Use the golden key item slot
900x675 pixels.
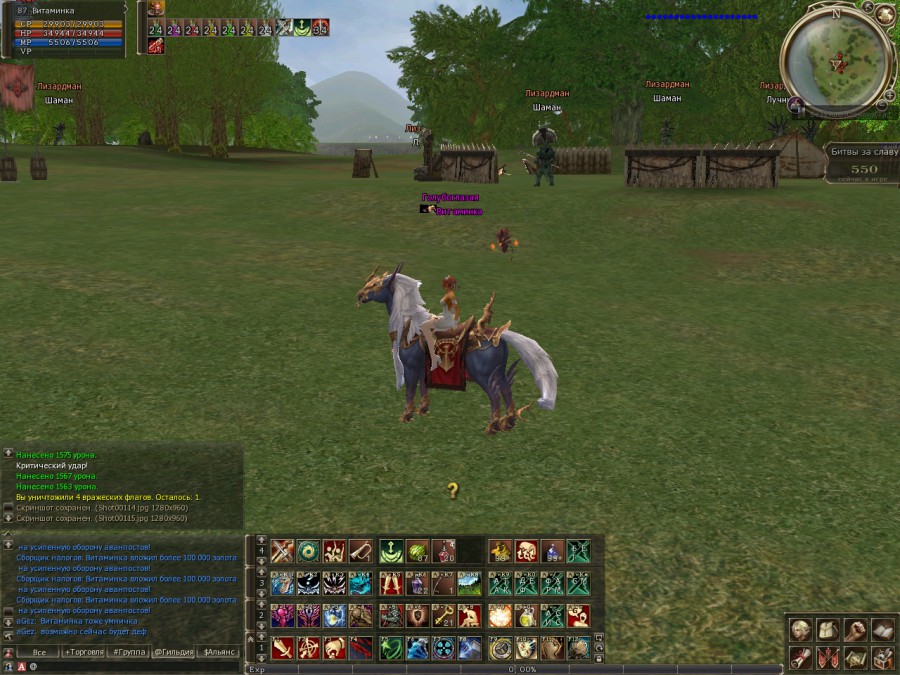[444, 615]
